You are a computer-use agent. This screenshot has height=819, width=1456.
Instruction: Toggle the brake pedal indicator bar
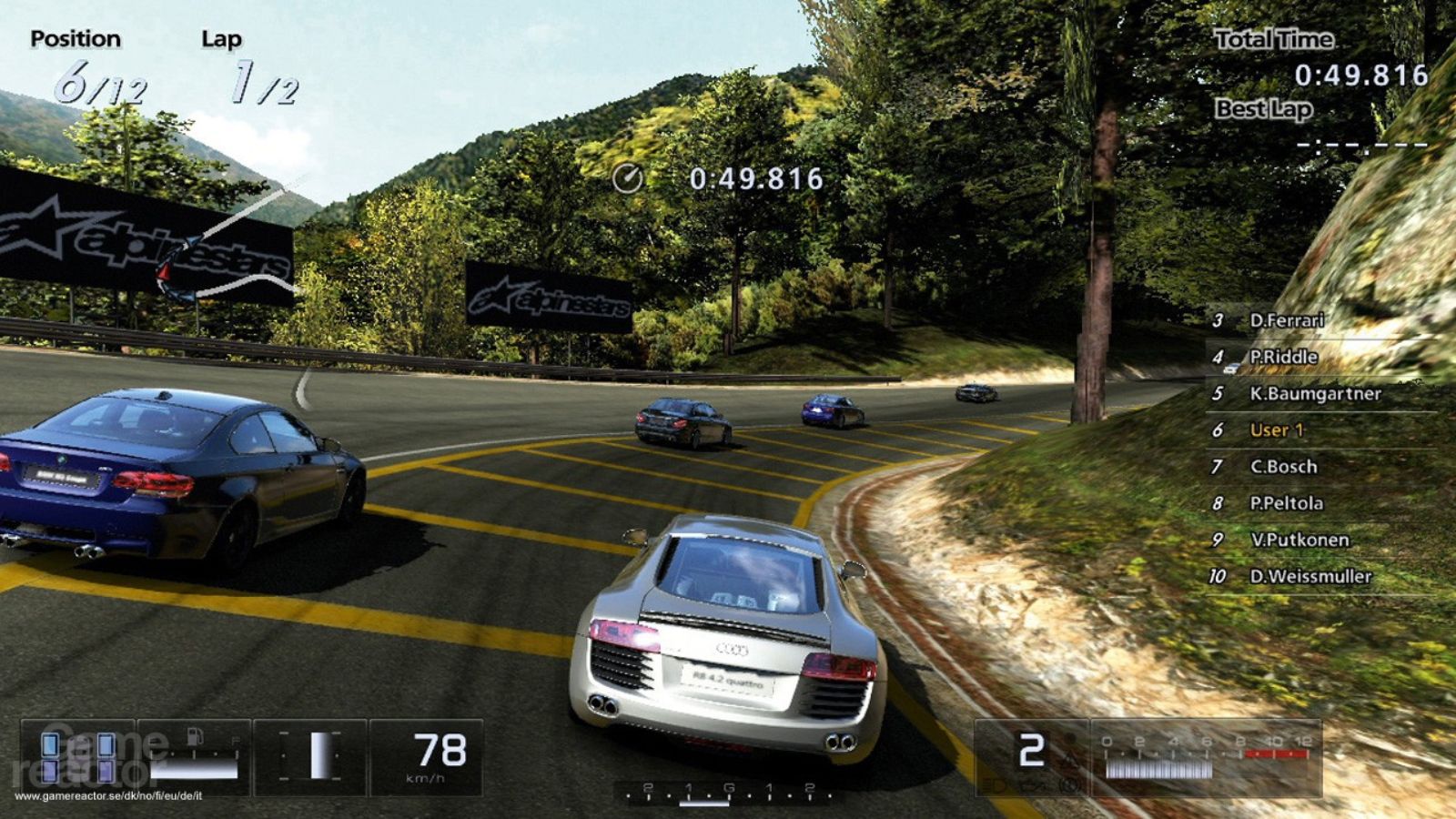318,754
